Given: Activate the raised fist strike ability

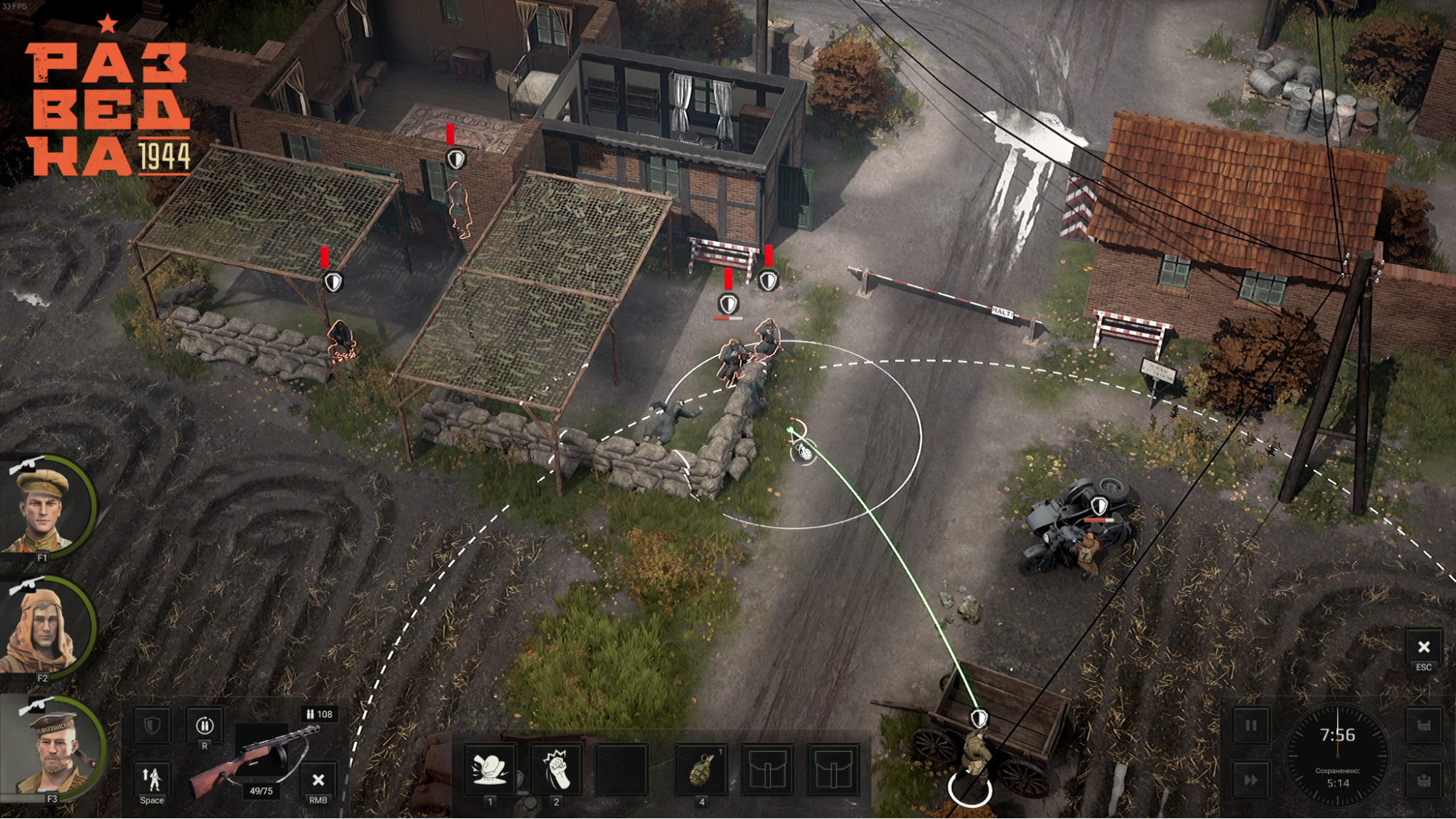Looking at the screenshot, I should click(x=556, y=769).
